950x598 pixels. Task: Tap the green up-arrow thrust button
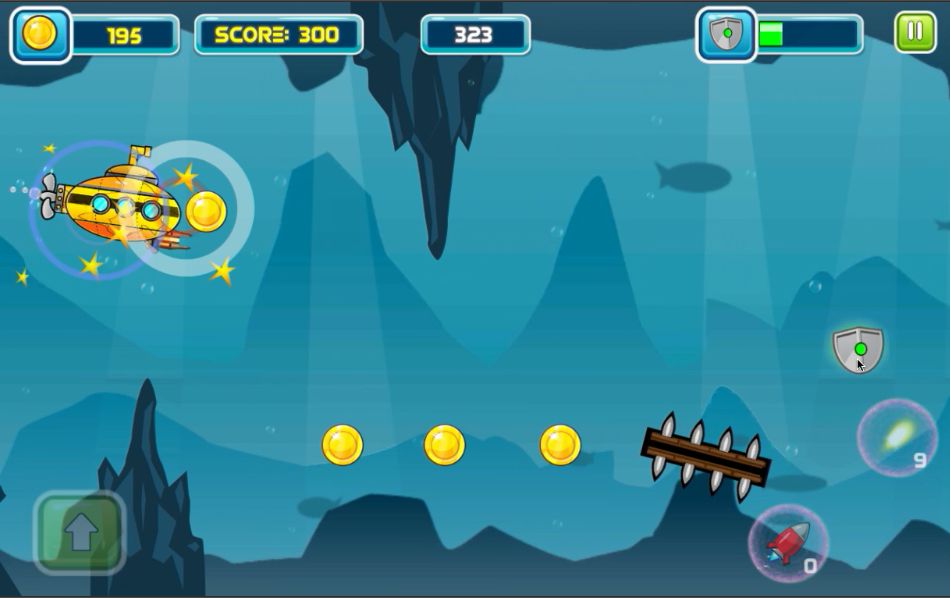click(x=79, y=533)
